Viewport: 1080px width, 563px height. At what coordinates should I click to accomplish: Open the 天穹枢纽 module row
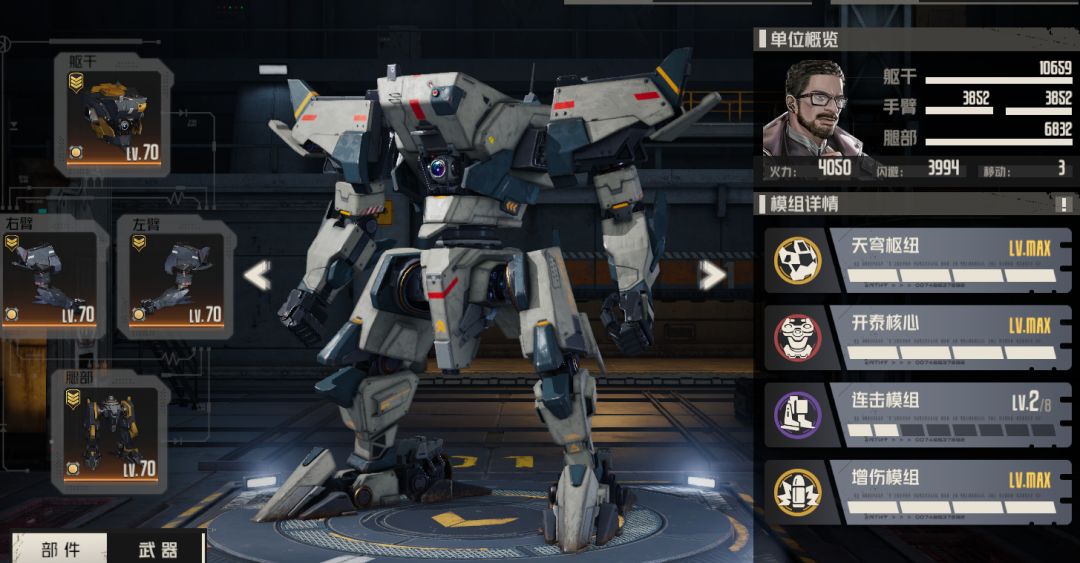[x=917, y=259]
